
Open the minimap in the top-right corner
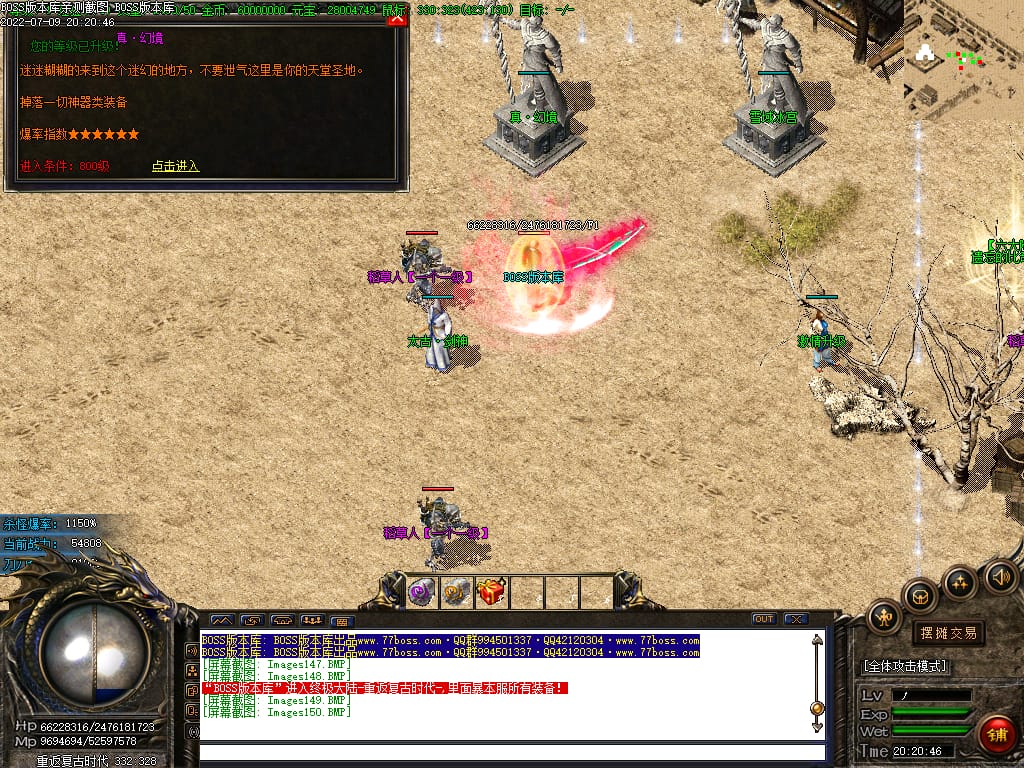(x=963, y=58)
